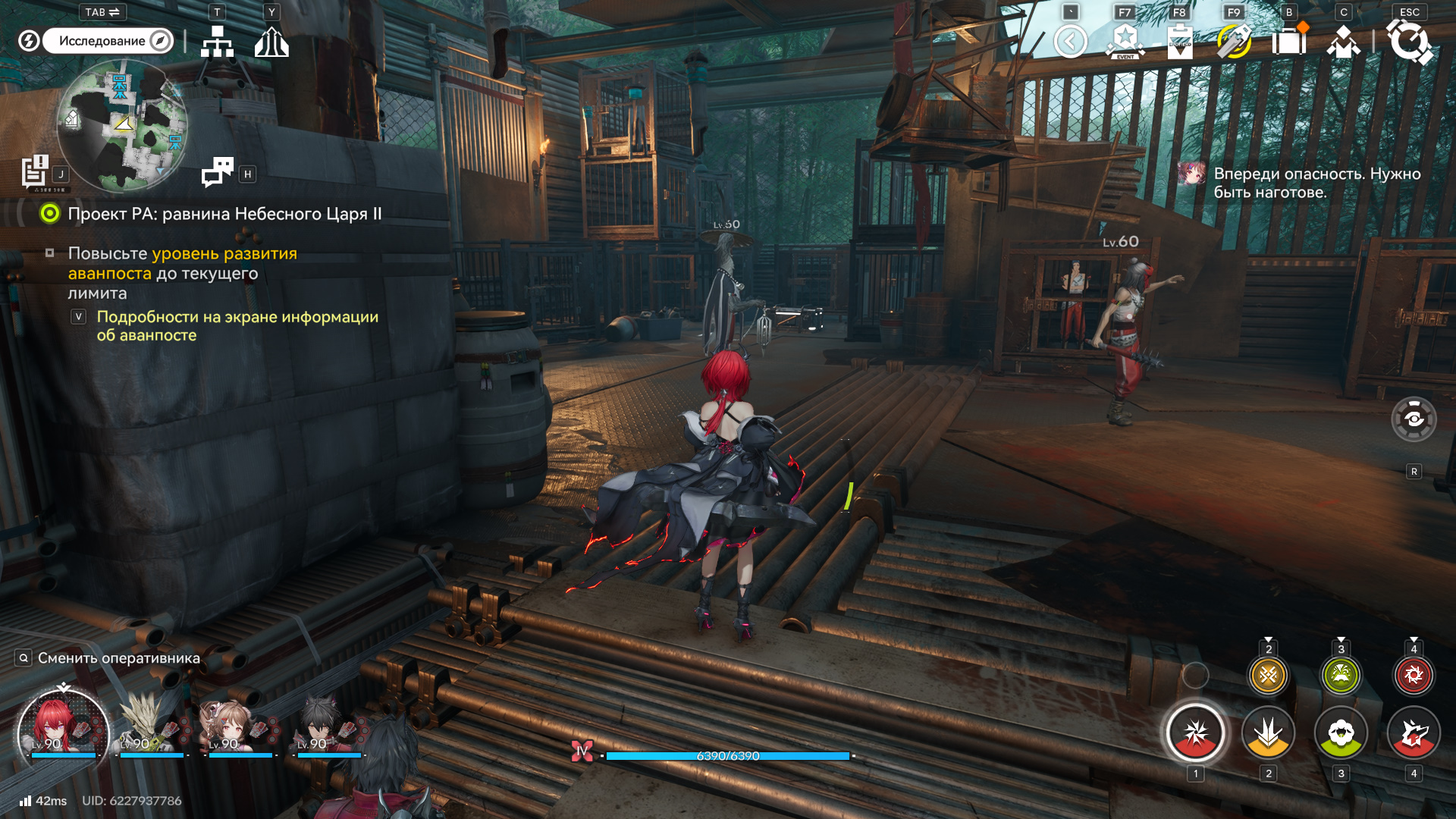This screenshot has width=1456, height=819.
Task: Open the building icon under Y
Action: pos(271,42)
